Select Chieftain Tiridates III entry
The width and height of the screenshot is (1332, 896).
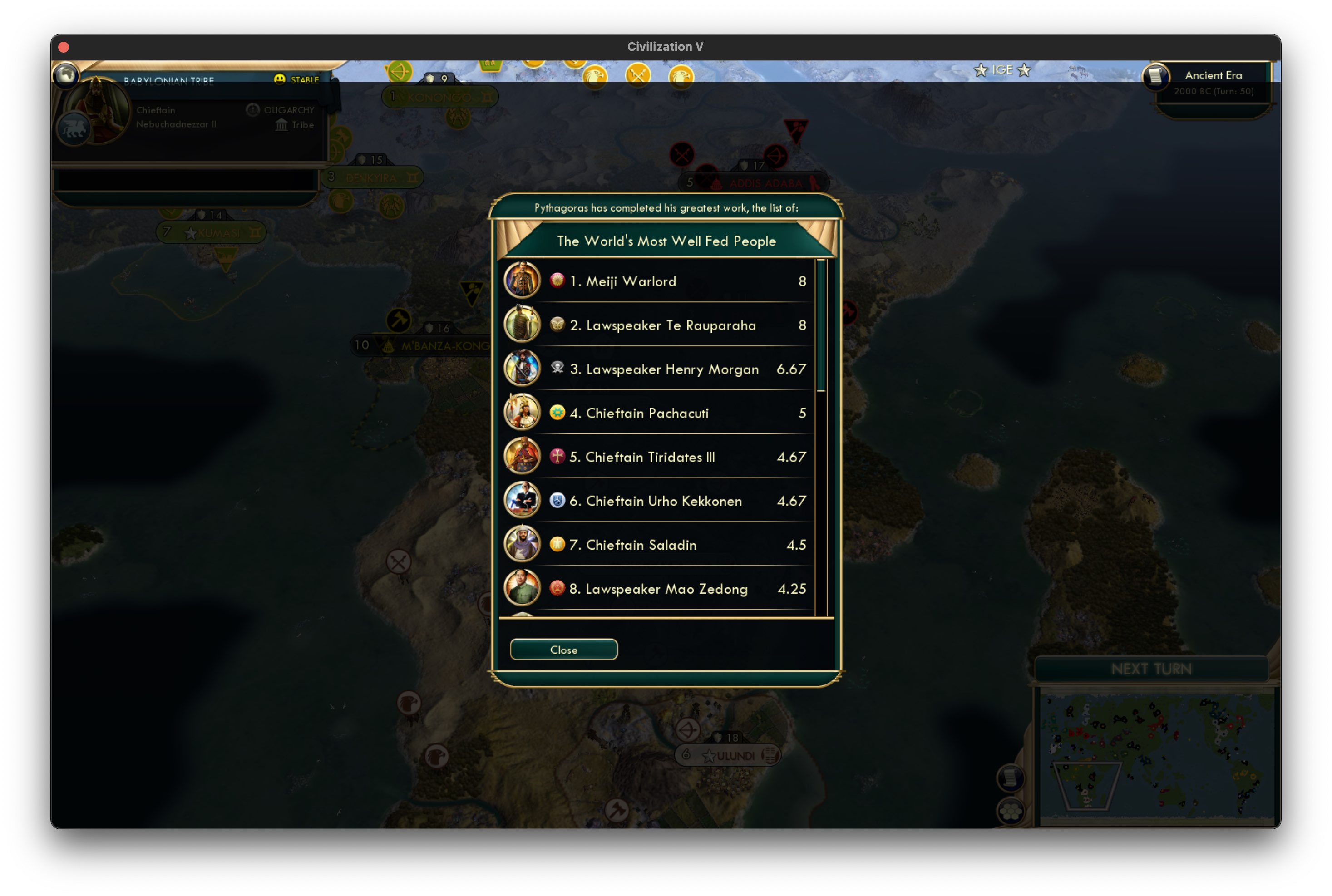tap(657, 457)
